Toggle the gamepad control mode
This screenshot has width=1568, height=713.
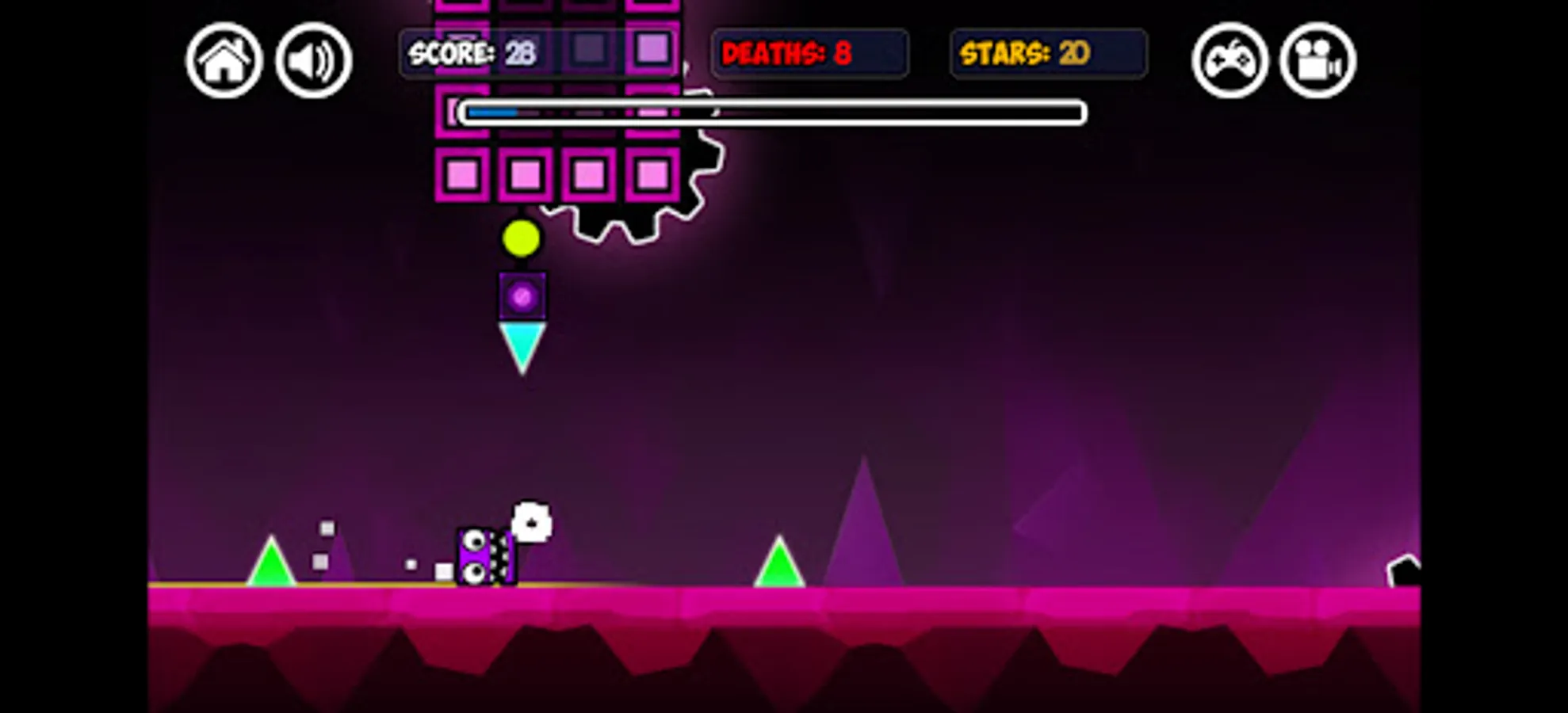coord(1230,60)
